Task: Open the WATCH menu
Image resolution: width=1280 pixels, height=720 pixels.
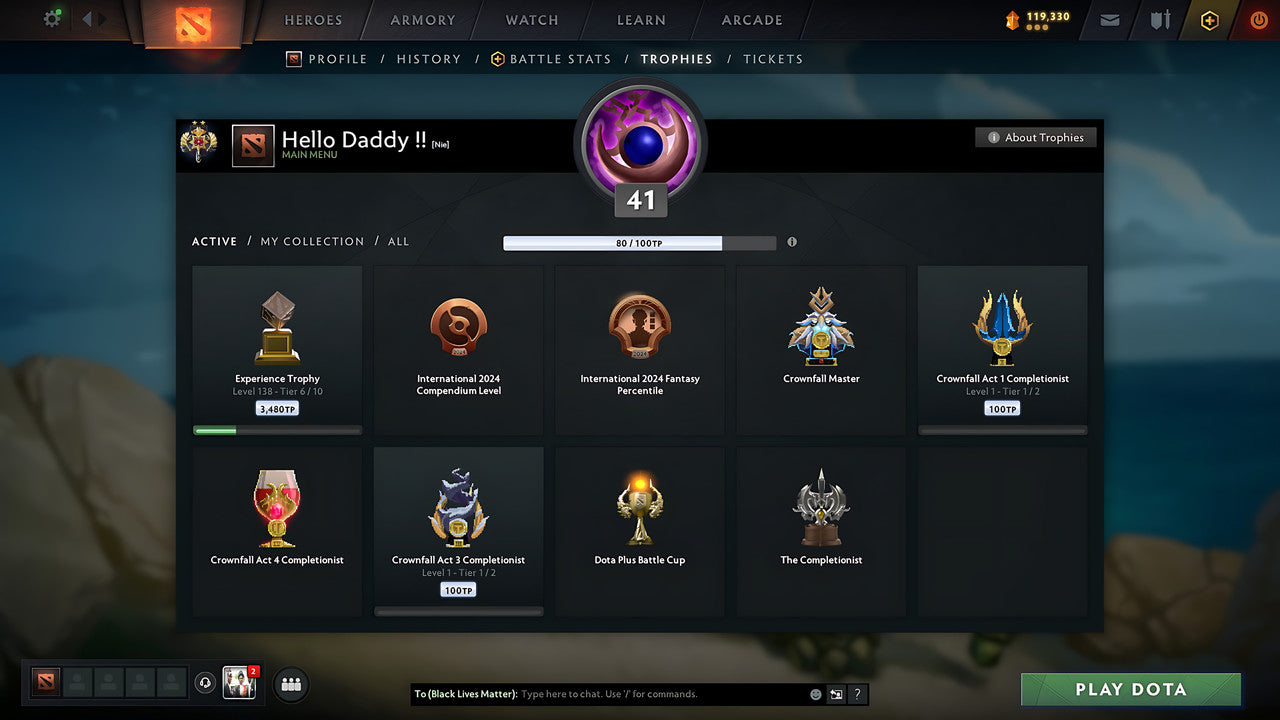Action: [531, 20]
